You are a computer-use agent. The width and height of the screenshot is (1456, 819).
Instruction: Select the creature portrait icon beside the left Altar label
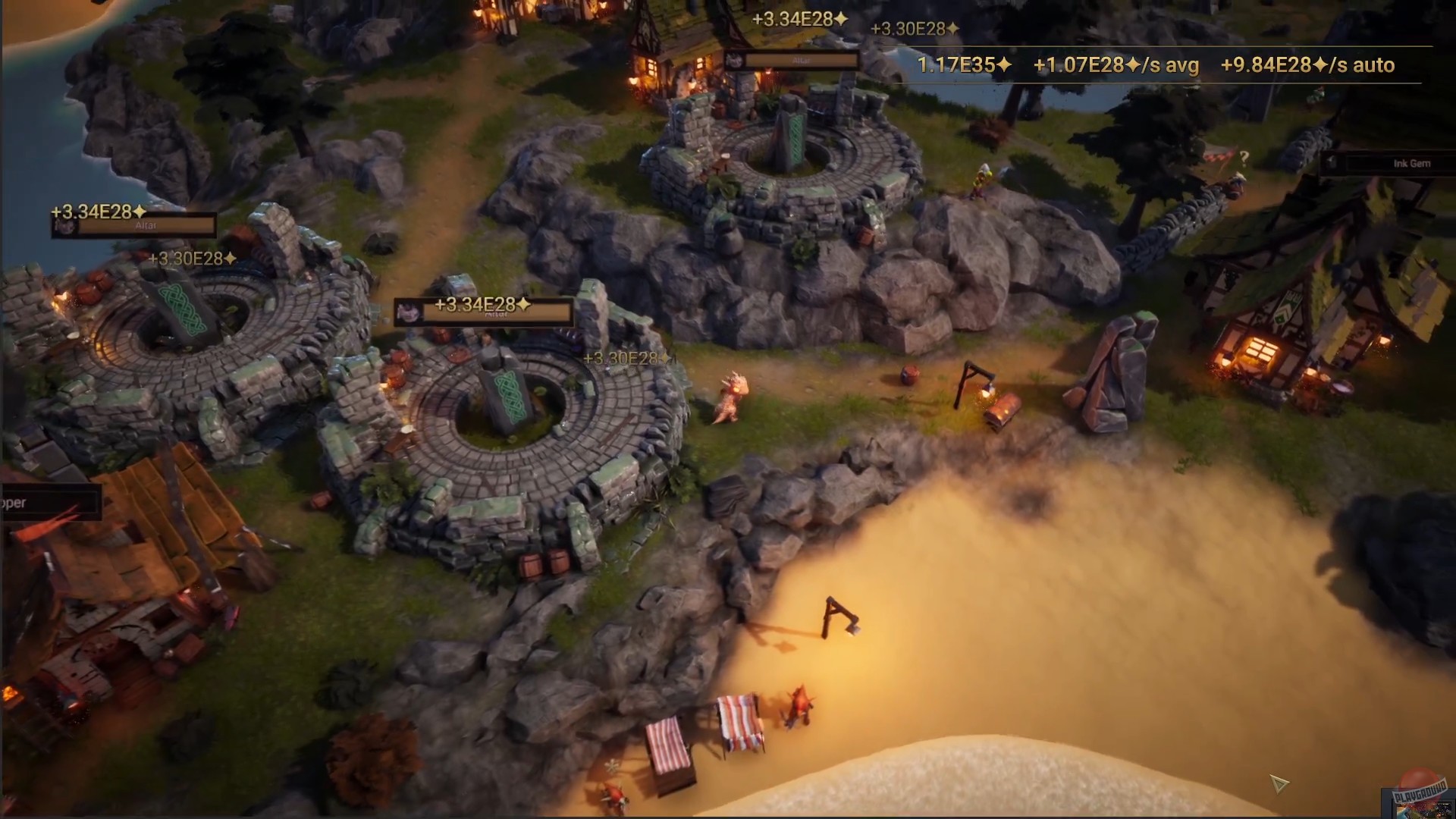tap(66, 227)
